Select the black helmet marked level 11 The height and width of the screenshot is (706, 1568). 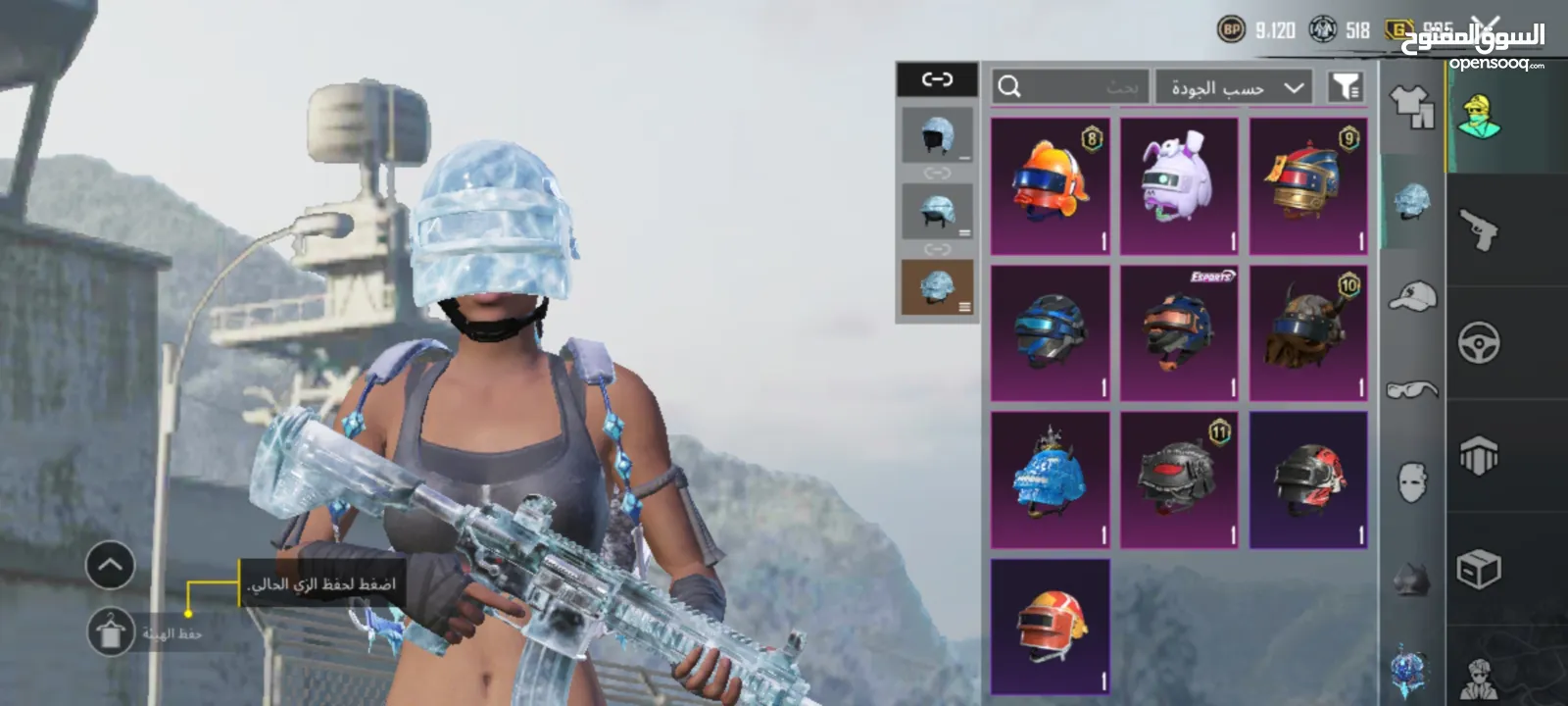[x=1179, y=480]
